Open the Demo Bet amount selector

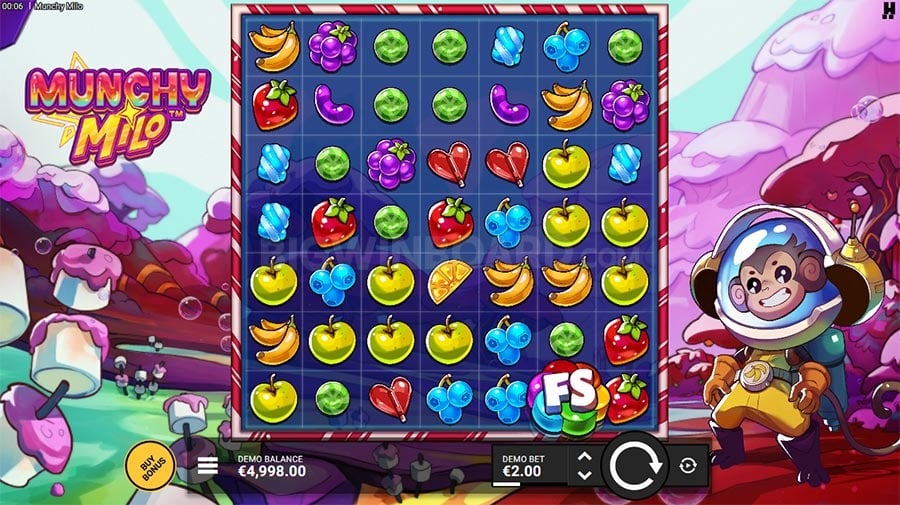tap(527, 465)
